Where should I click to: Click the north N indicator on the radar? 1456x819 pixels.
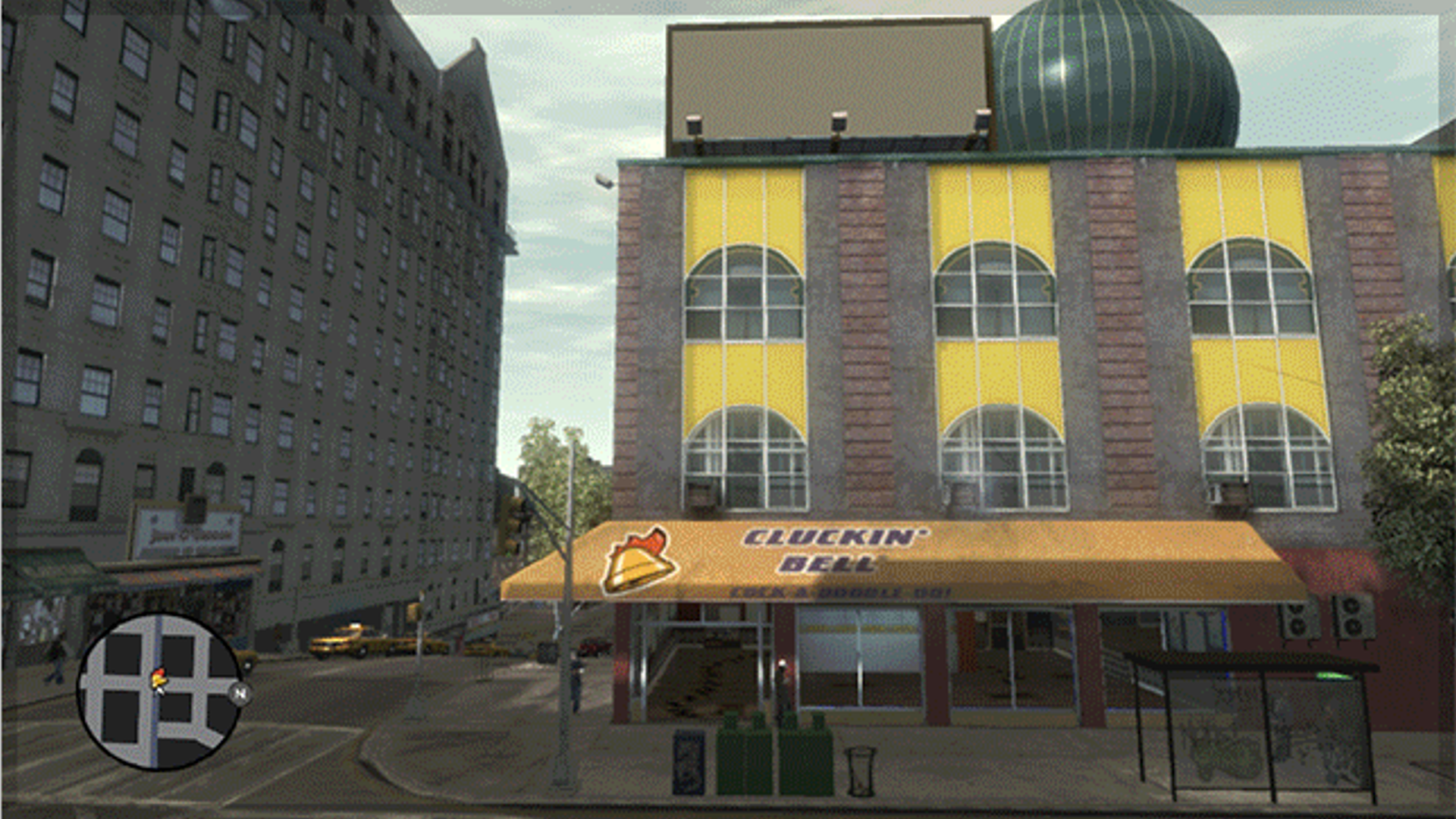[x=240, y=692]
